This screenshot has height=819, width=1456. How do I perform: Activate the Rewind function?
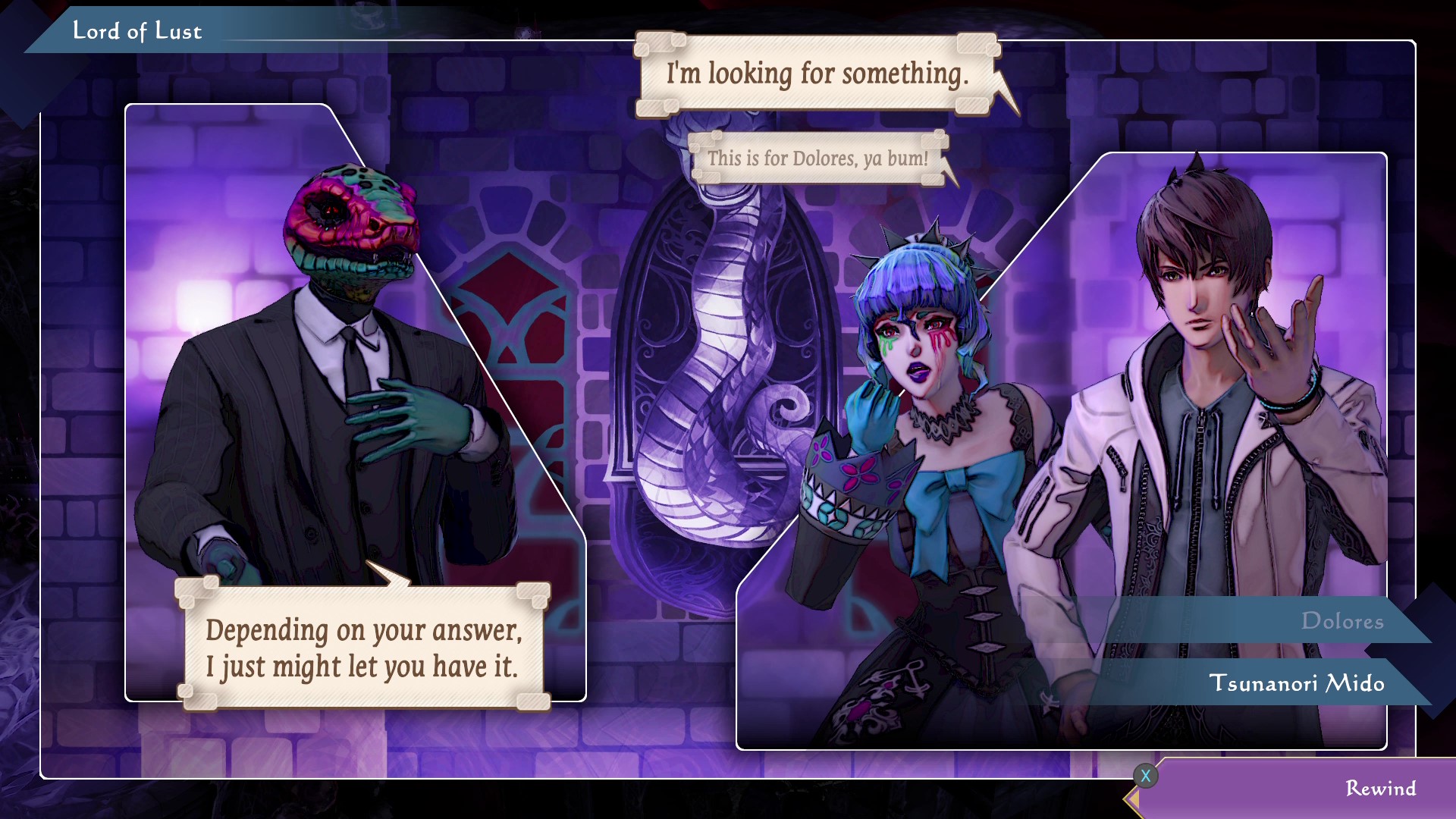pyautogui.click(x=1380, y=789)
